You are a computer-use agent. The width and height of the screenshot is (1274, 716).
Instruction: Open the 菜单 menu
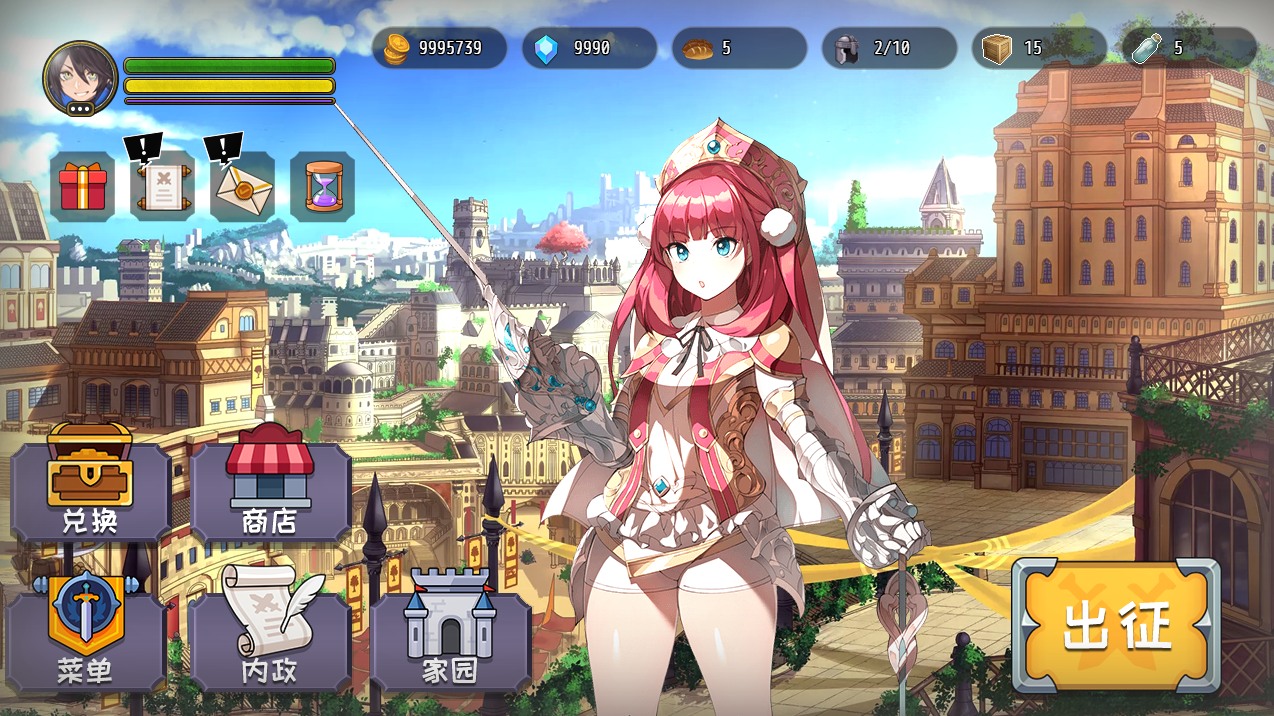(86, 638)
